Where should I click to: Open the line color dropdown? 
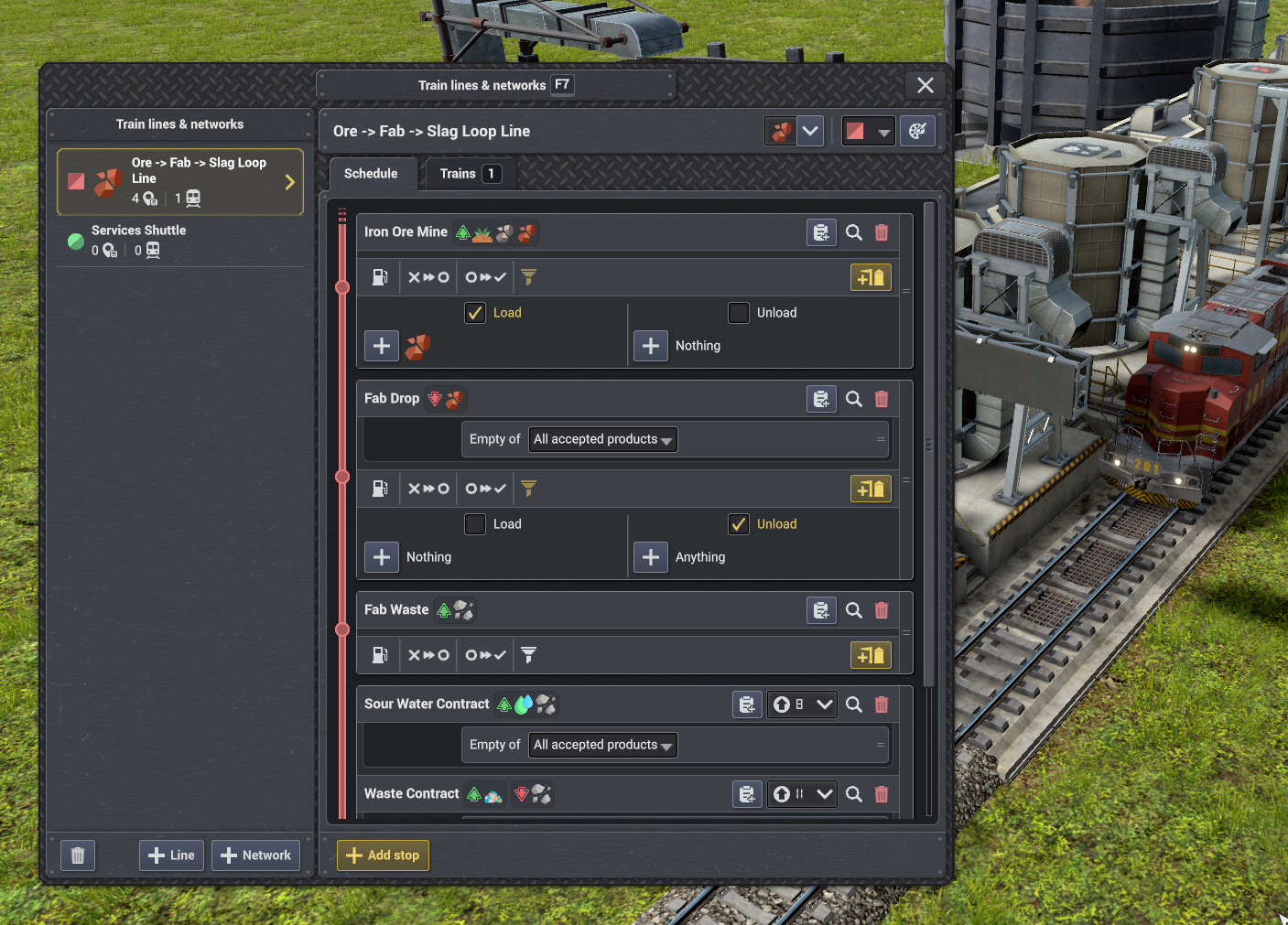coord(868,132)
